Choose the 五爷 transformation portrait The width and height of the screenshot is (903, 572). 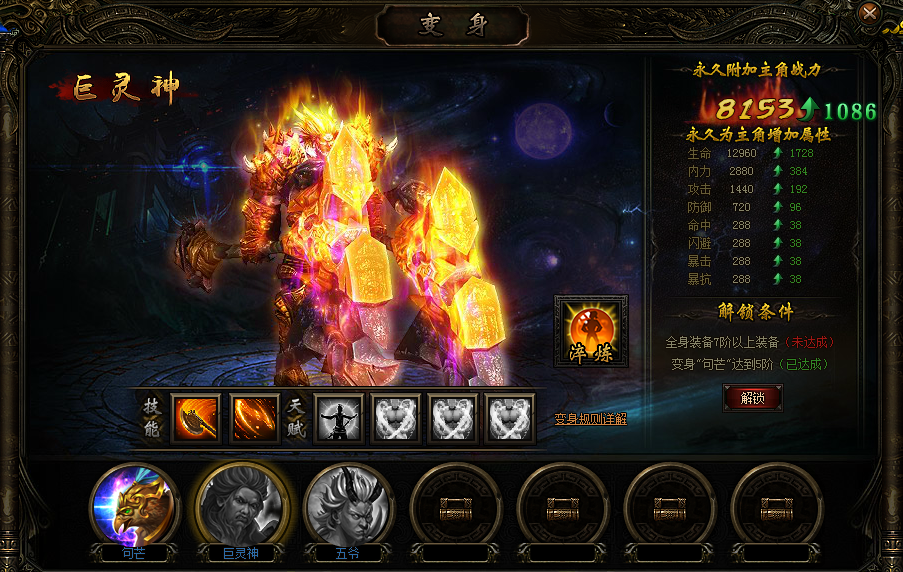point(349,505)
